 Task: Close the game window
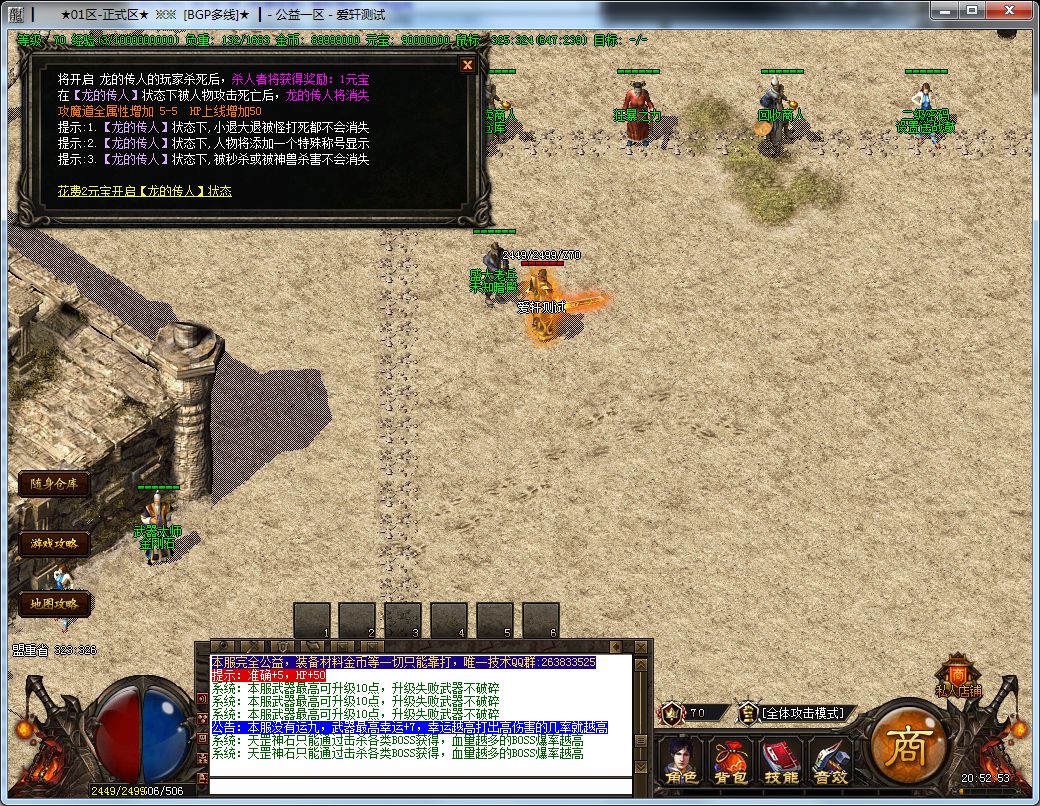(x=1011, y=11)
